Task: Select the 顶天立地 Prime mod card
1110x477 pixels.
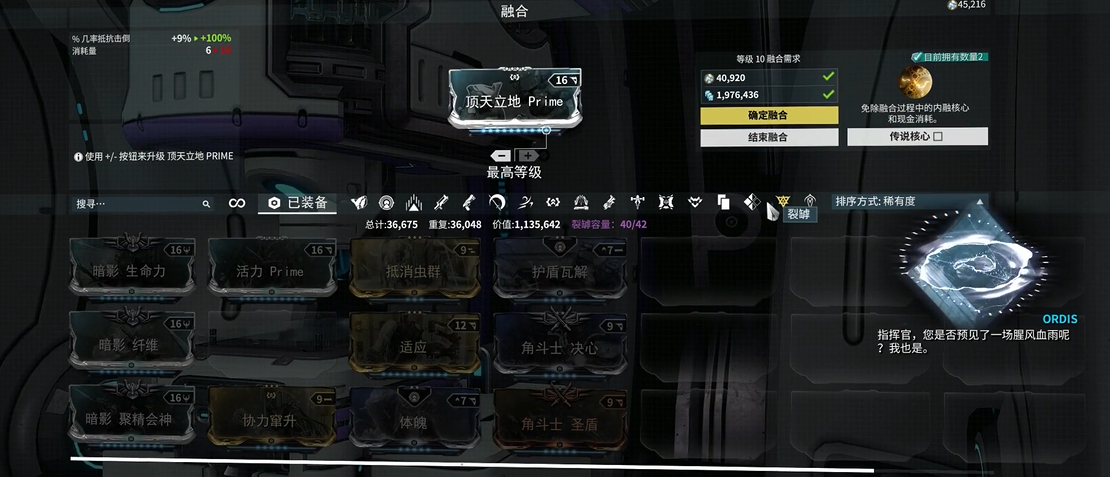Action: click(x=514, y=100)
